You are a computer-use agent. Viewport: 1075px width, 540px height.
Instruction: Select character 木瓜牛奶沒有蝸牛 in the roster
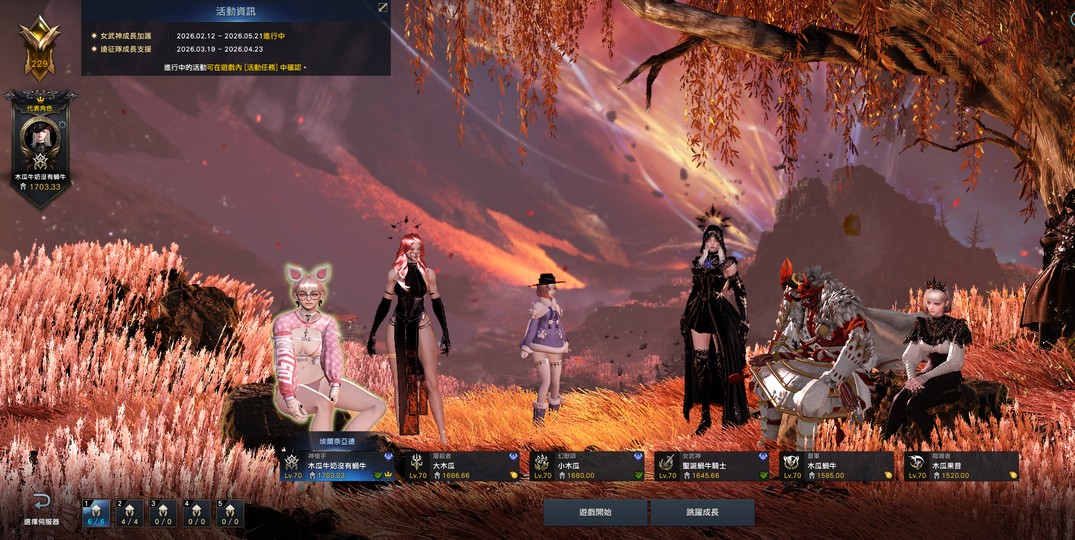tap(337, 466)
